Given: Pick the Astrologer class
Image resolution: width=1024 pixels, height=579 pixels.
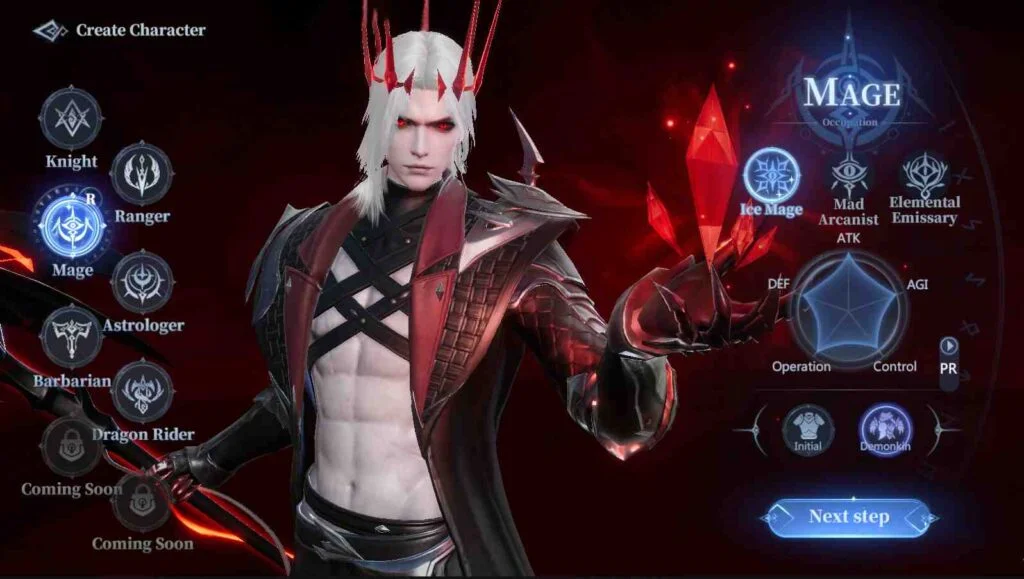Looking at the screenshot, I should (143, 282).
